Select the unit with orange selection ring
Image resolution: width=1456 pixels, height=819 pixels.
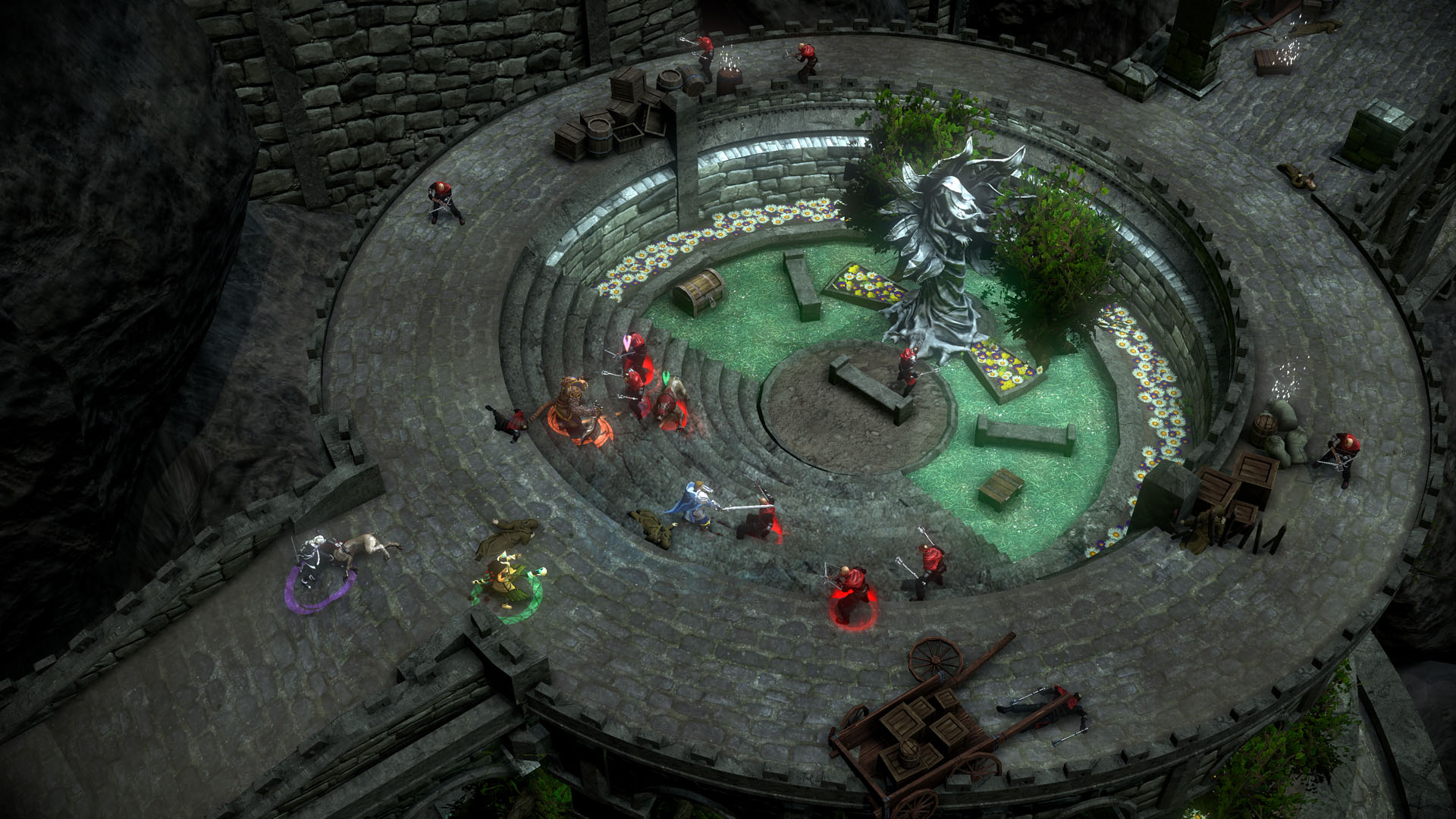(x=574, y=409)
